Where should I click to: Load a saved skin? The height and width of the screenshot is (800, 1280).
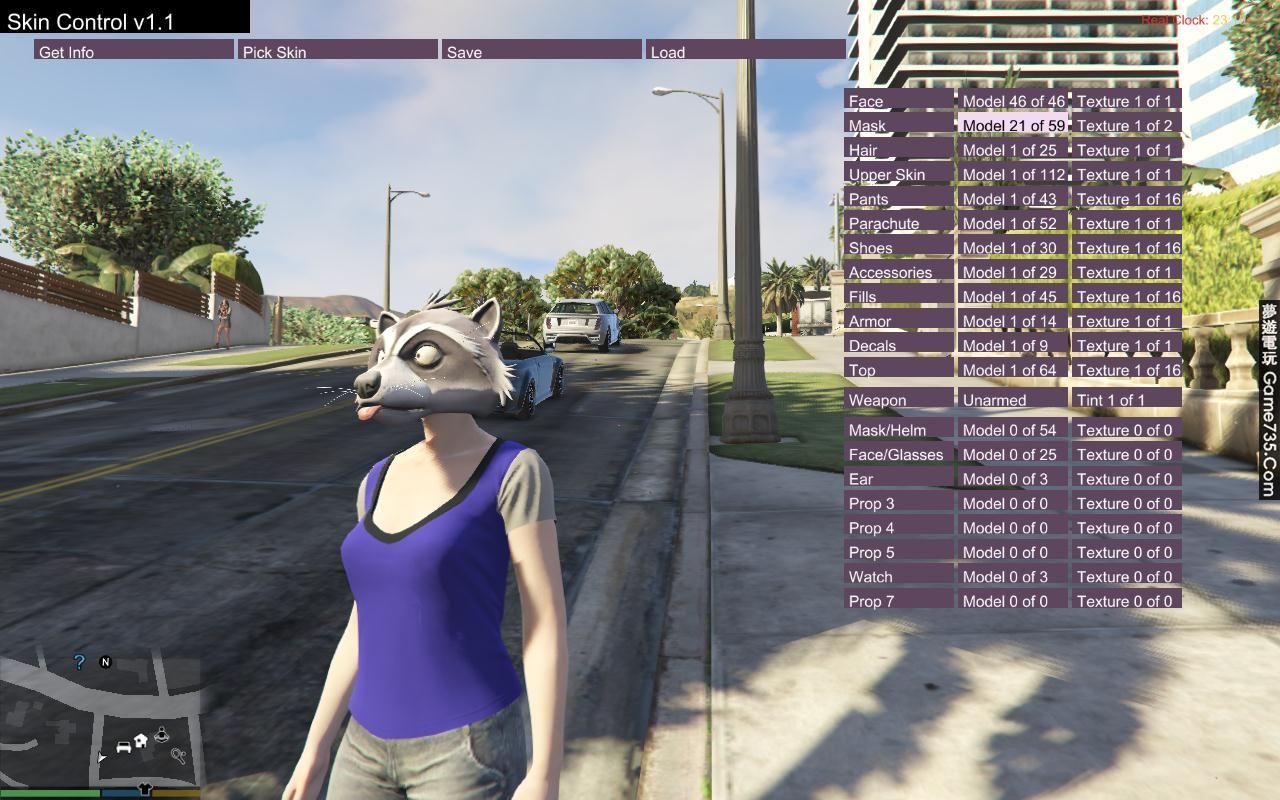coord(745,50)
